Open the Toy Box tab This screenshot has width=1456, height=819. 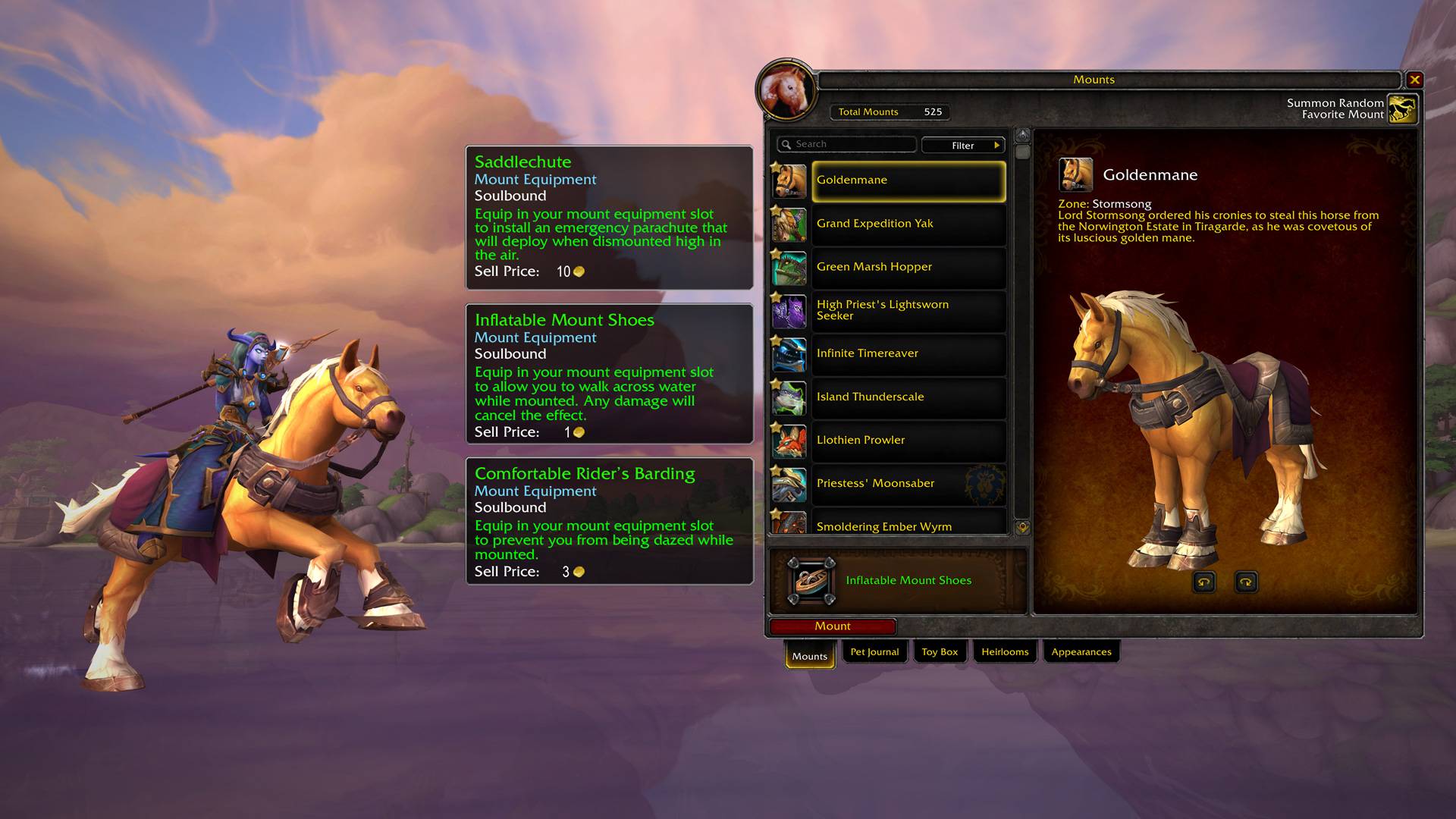pos(940,652)
